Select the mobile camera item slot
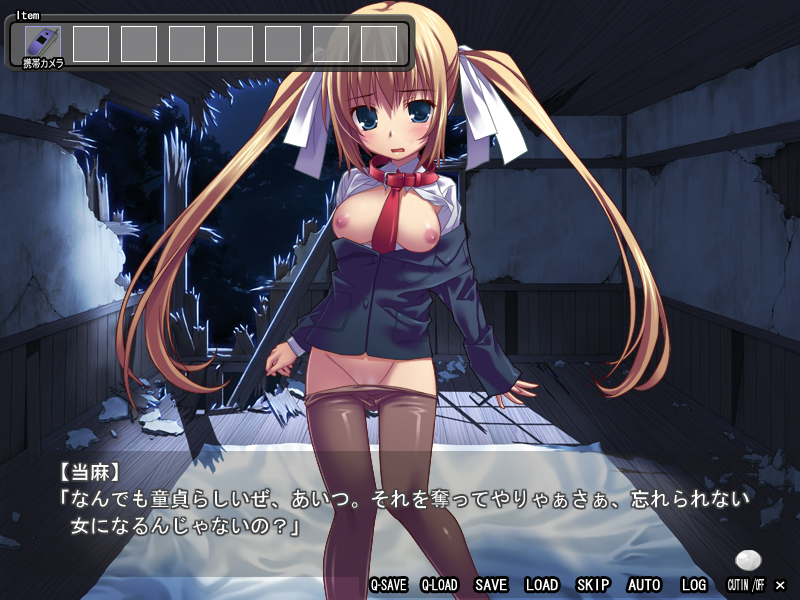This screenshot has width=800, height=600. pos(43,43)
